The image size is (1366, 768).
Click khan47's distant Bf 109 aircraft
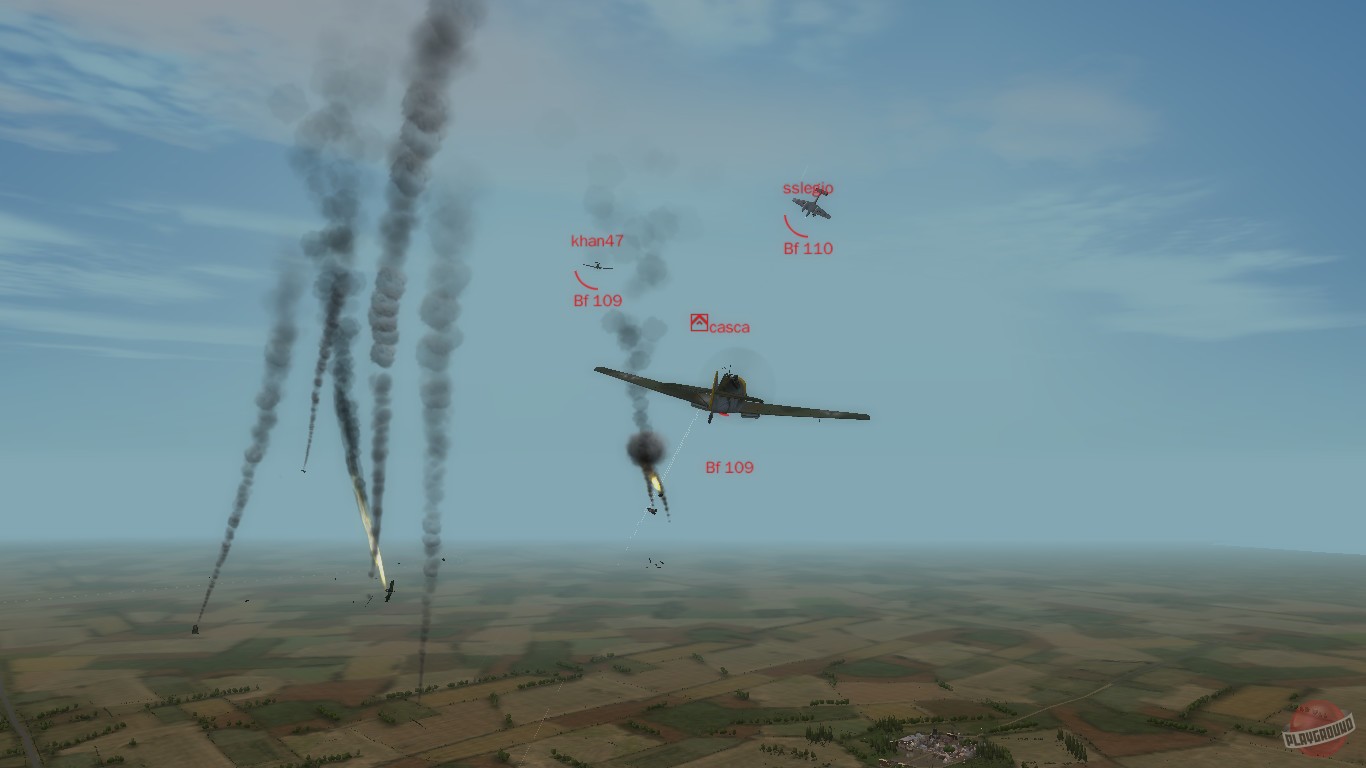(x=597, y=267)
